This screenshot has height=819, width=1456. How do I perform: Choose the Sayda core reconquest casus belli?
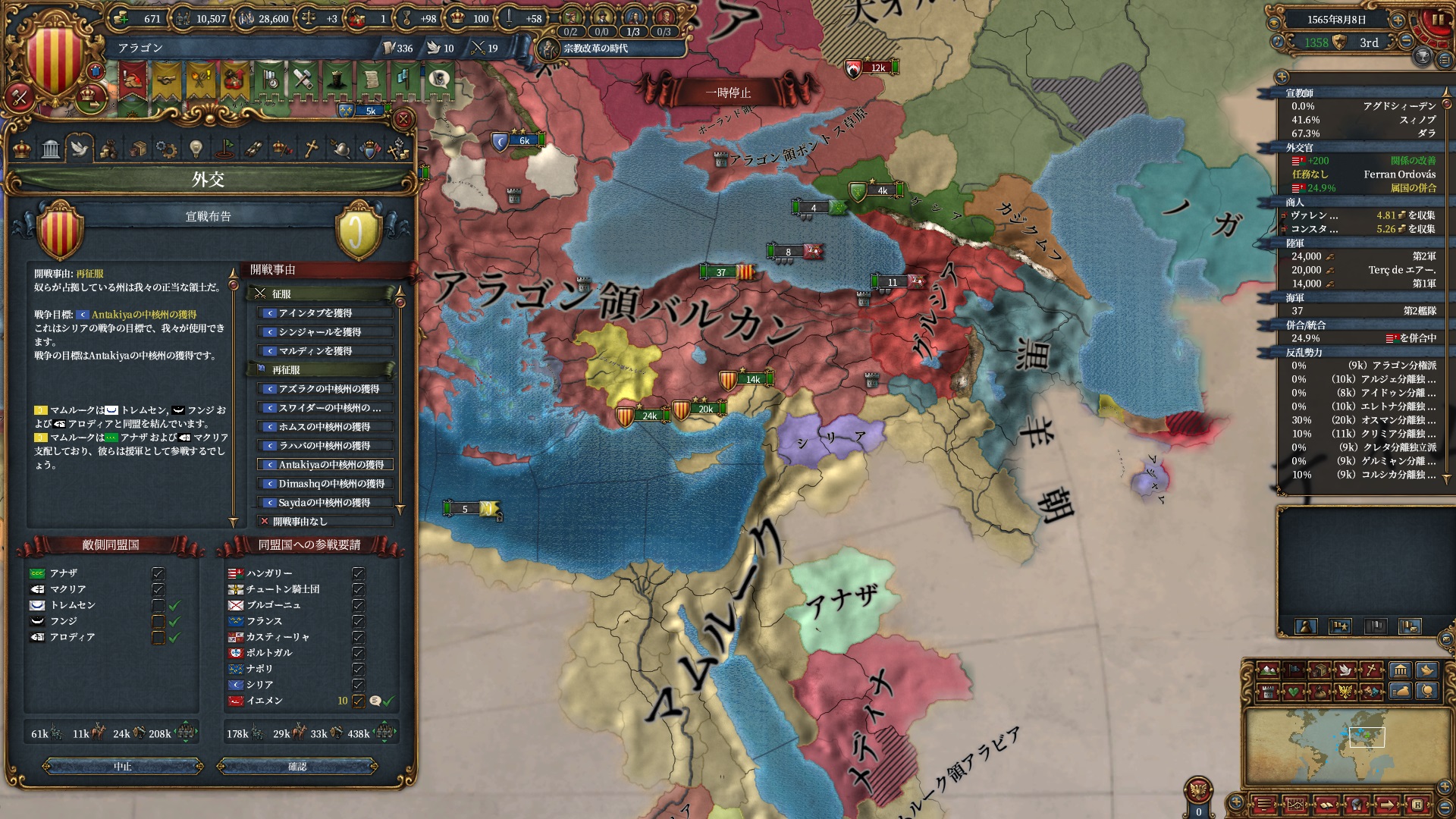pos(326,503)
